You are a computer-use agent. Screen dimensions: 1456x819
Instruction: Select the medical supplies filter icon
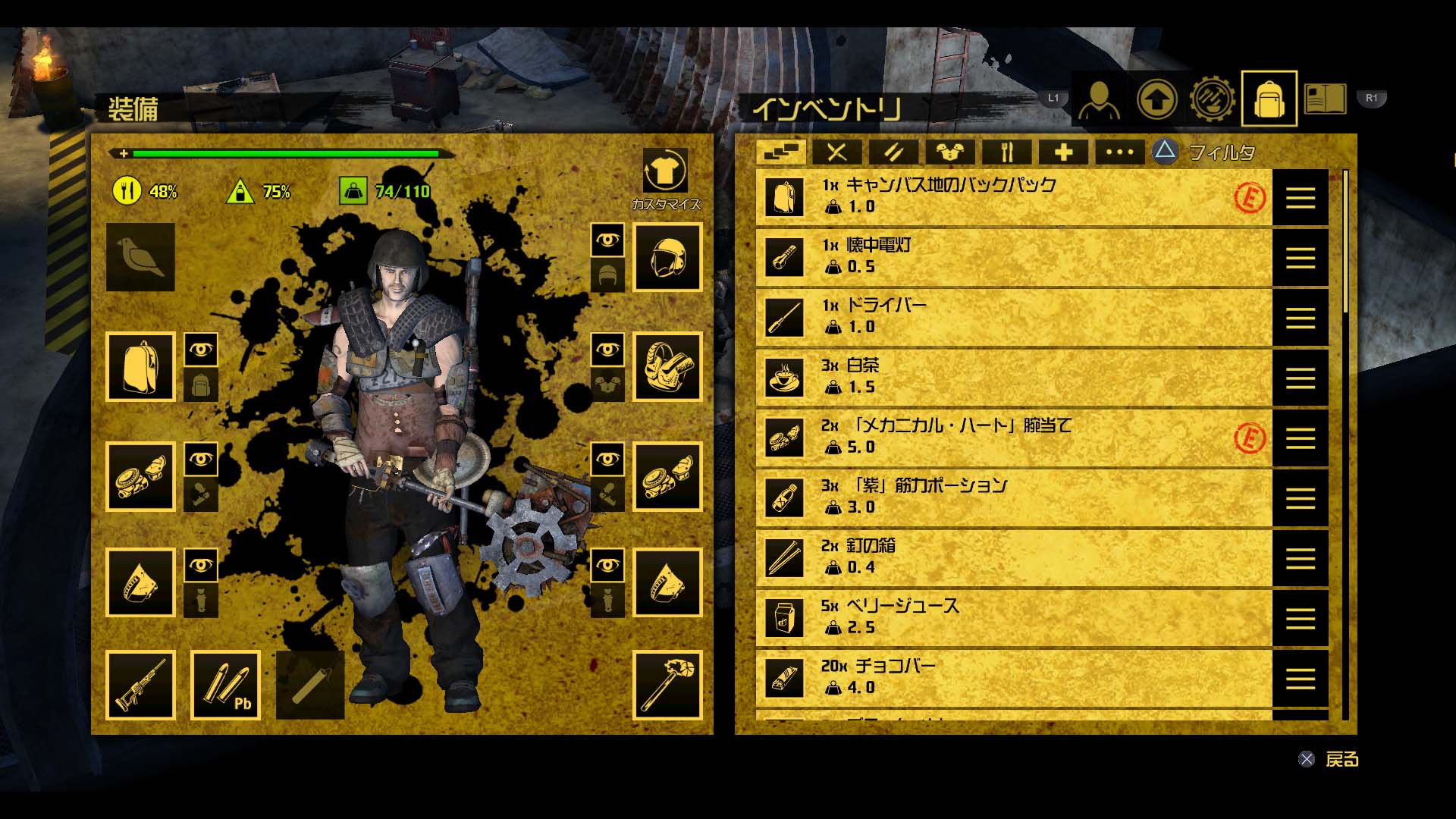(x=1064, y=151)
